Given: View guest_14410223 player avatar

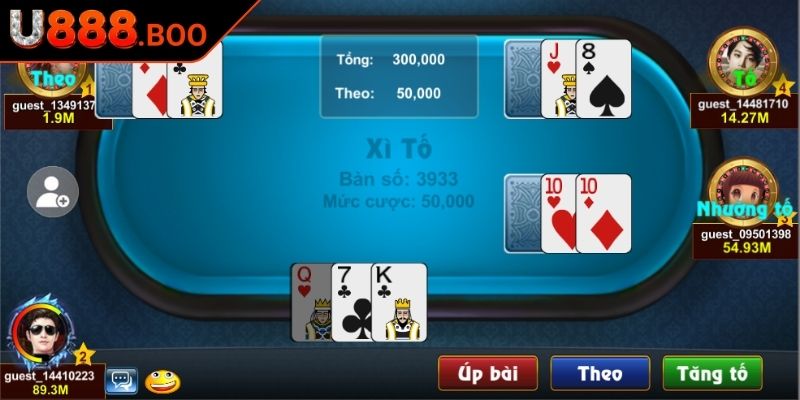Looking at the screenshot, I should click(x=43, y=335).
